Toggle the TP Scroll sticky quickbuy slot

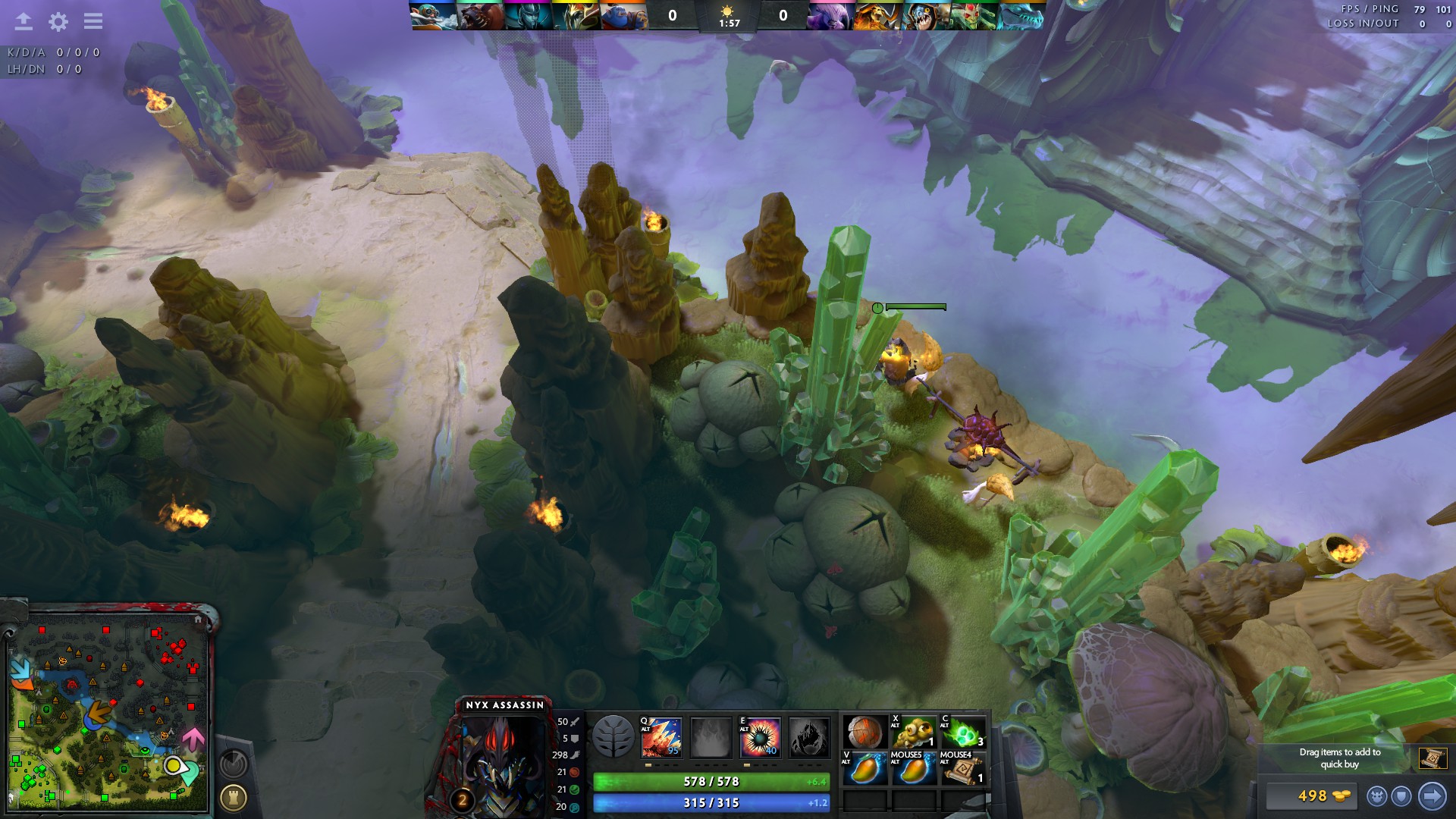[x=1433, y=758]
